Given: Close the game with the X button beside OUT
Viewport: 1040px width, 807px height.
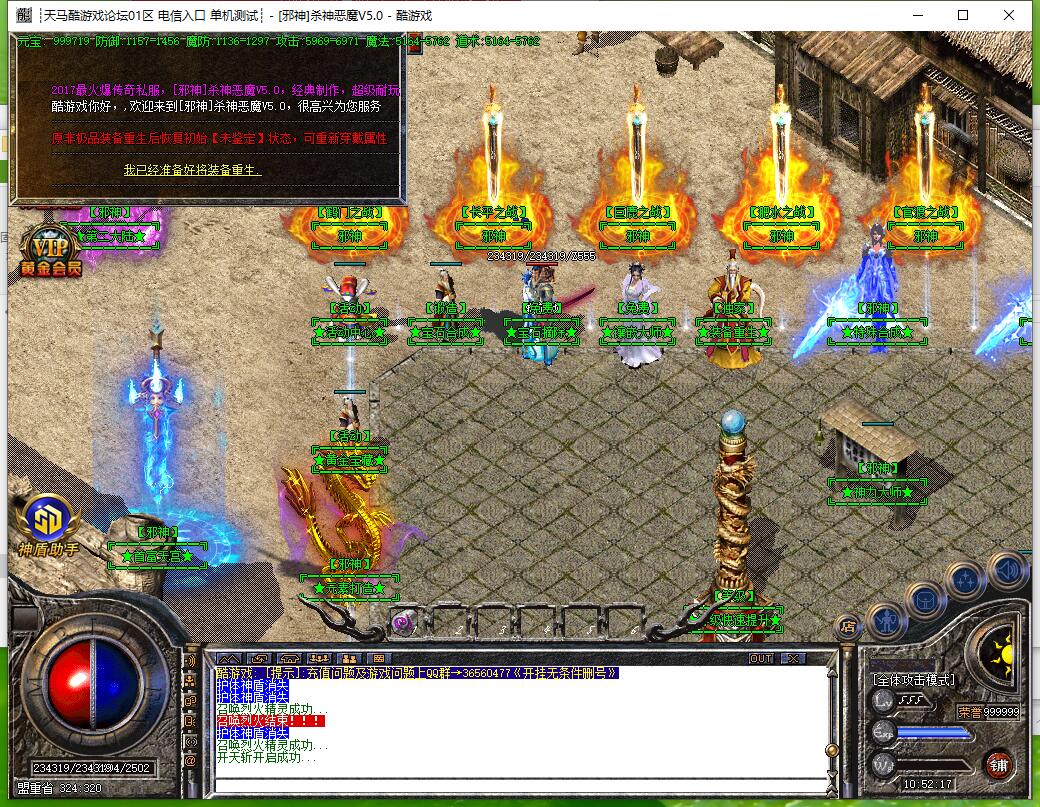Looking at the screenshot, I should point(792,658).
